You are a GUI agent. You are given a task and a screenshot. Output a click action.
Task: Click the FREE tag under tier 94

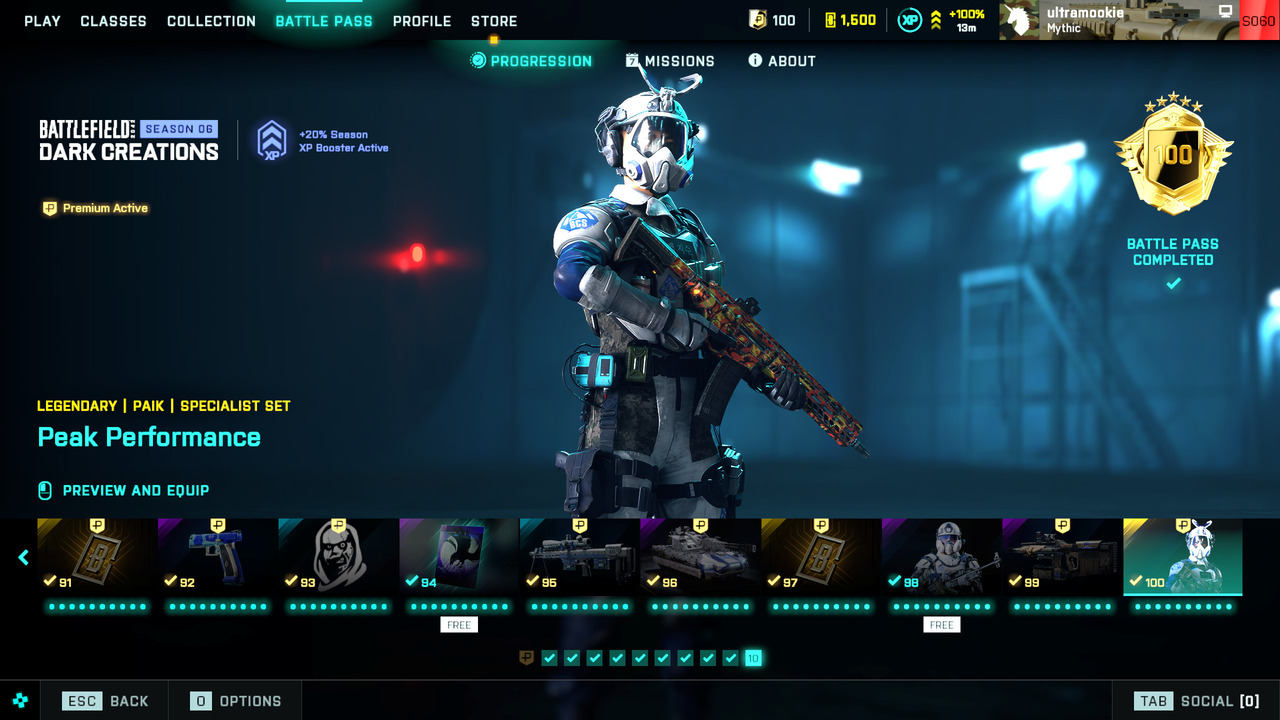tap(458, 624)
